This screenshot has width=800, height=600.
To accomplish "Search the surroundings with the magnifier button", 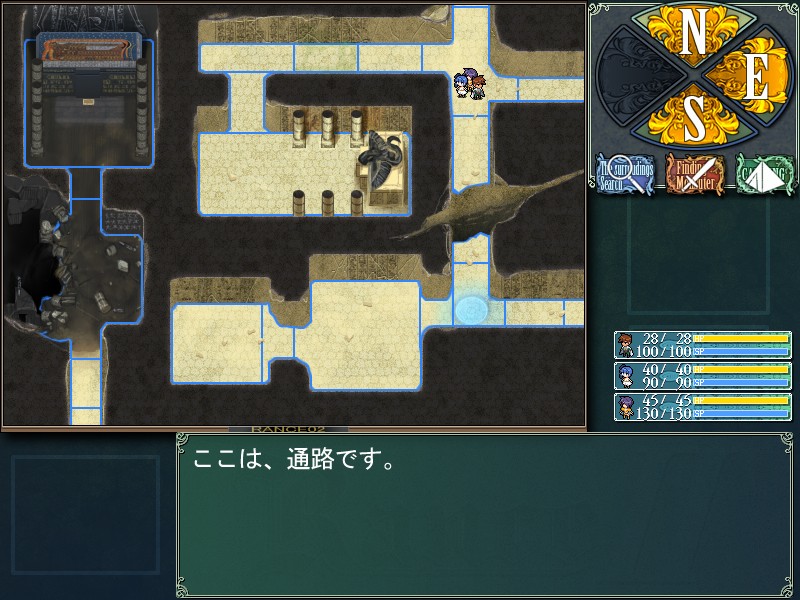I will click(x=625, y=175).
